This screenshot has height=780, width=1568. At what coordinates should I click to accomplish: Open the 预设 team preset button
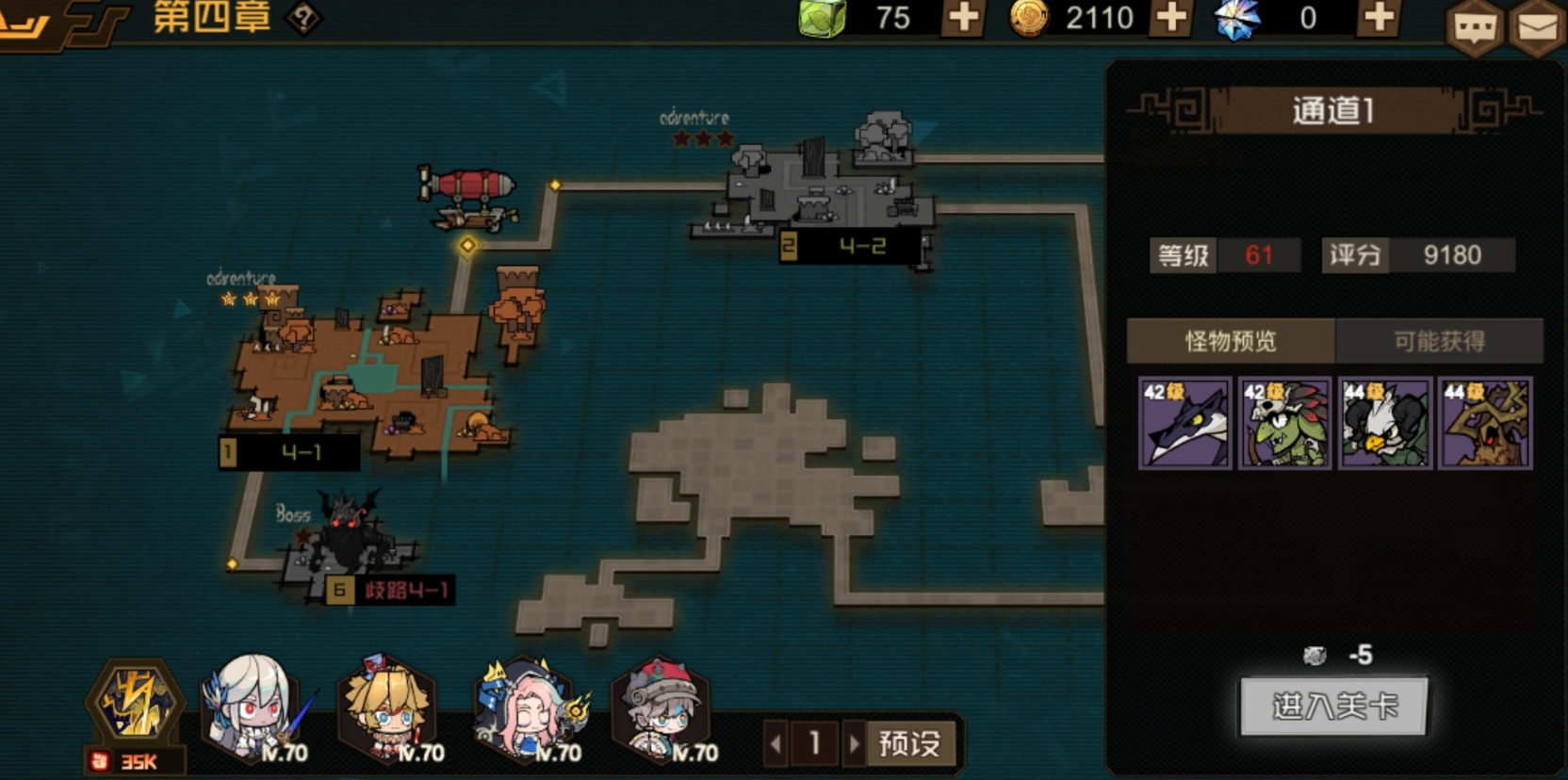(x=909, y=744)
